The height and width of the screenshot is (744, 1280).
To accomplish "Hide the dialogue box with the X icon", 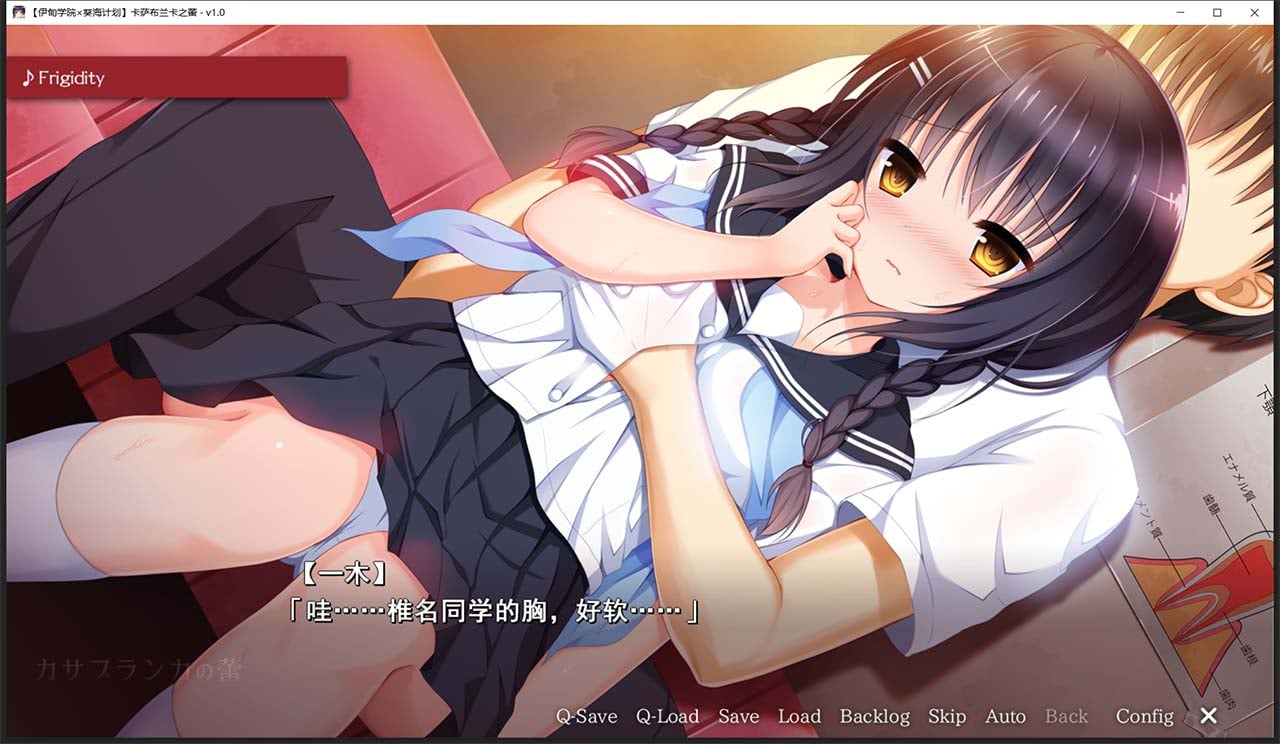I will tap(1207, 716).
